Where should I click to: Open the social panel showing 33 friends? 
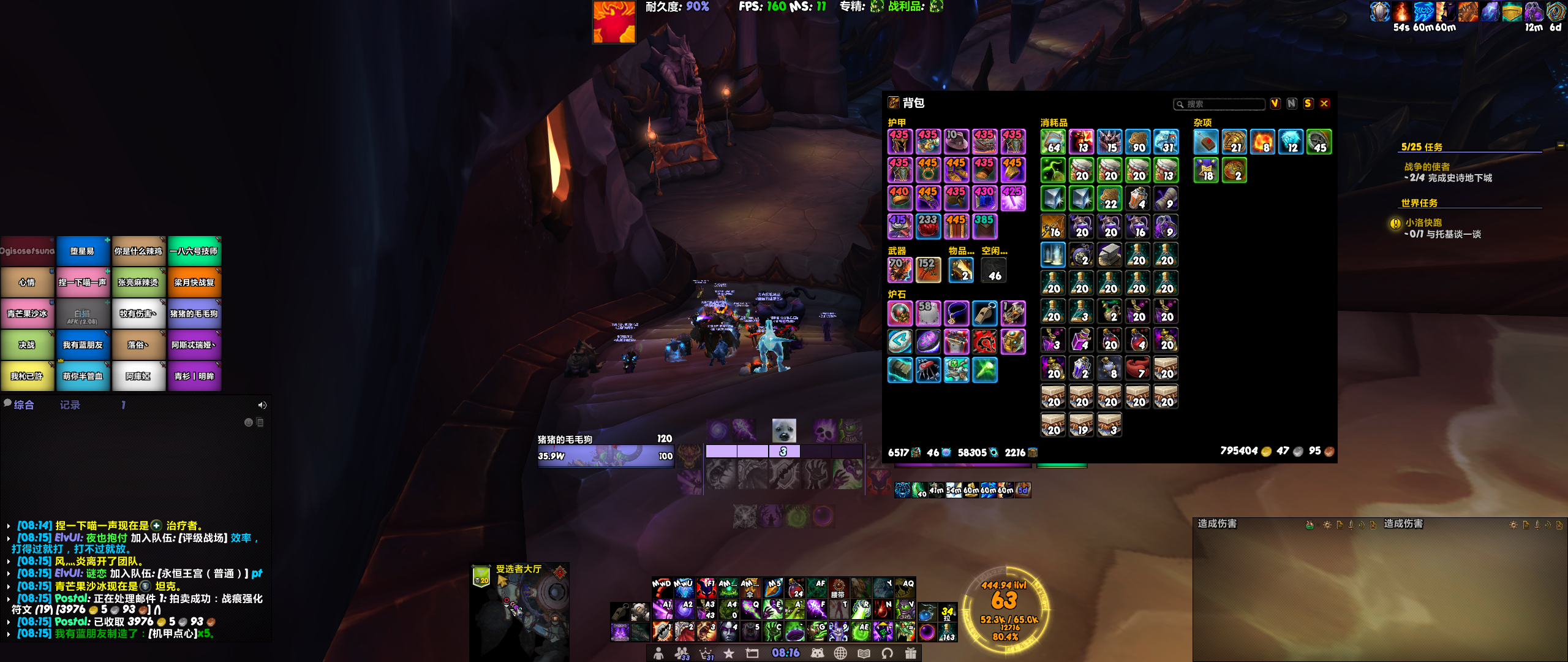pos(681,653)
